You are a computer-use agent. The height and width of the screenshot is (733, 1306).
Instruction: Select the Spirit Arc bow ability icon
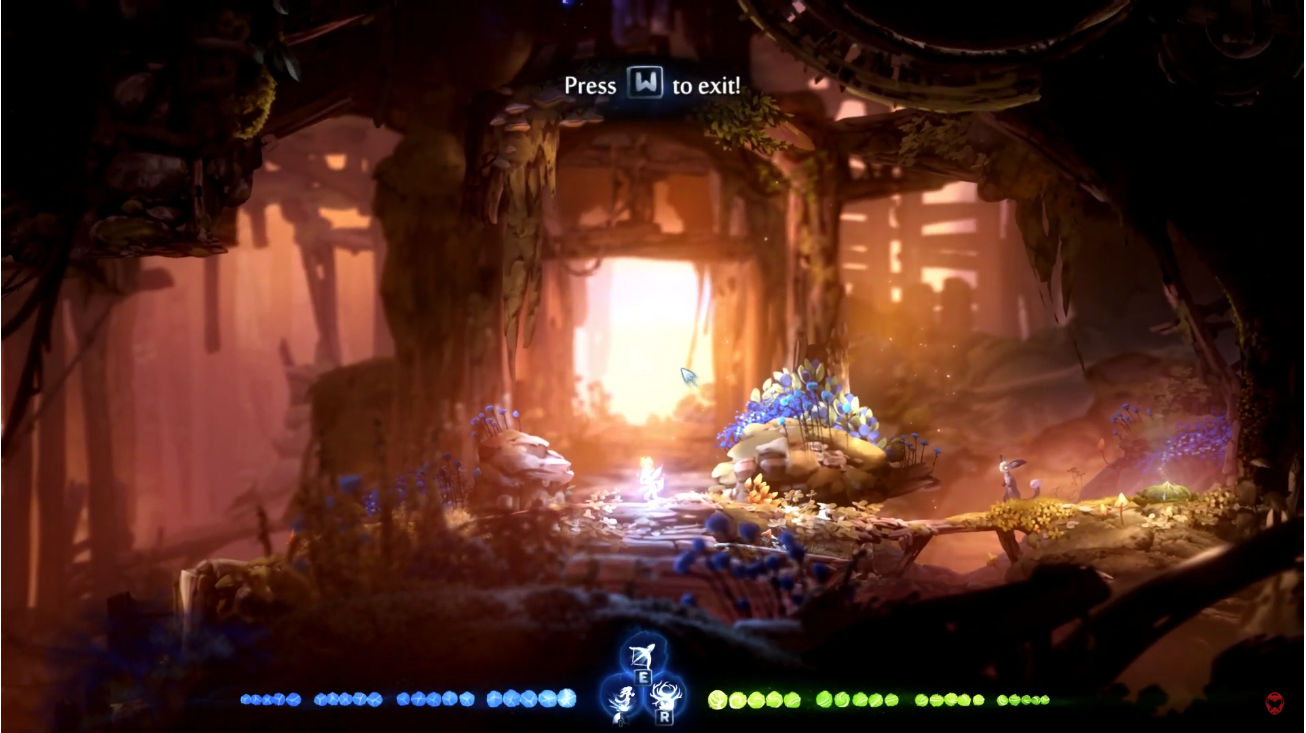pyautogui.click(x=642, y=655)
